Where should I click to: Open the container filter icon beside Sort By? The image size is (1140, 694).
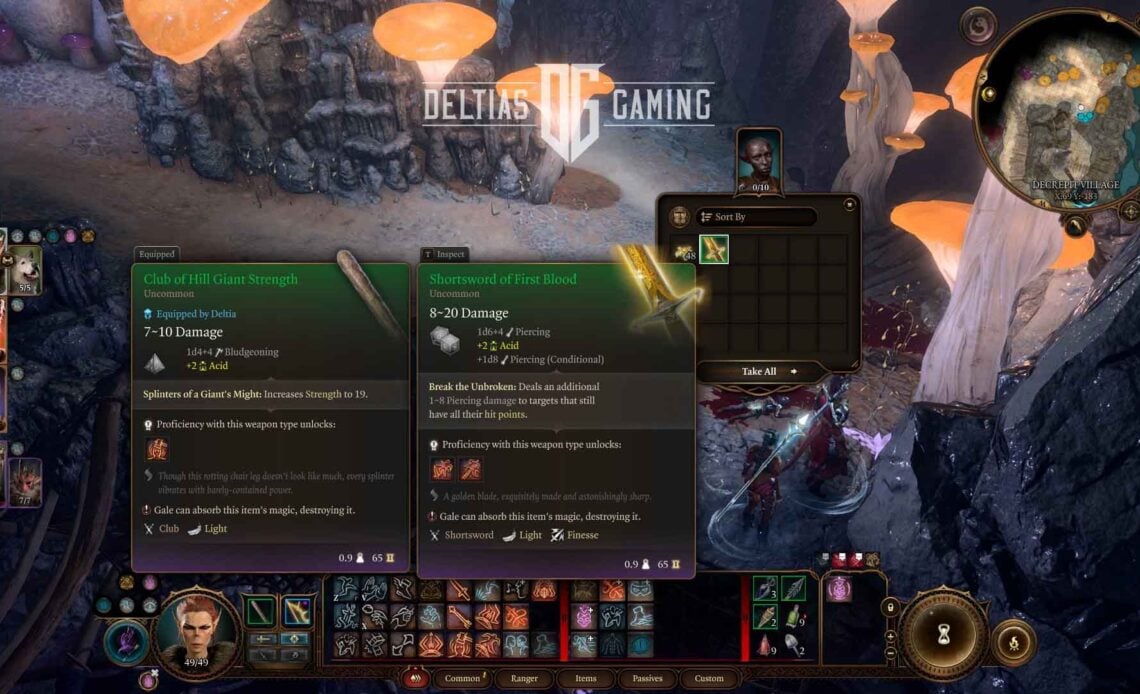(679, 217)
